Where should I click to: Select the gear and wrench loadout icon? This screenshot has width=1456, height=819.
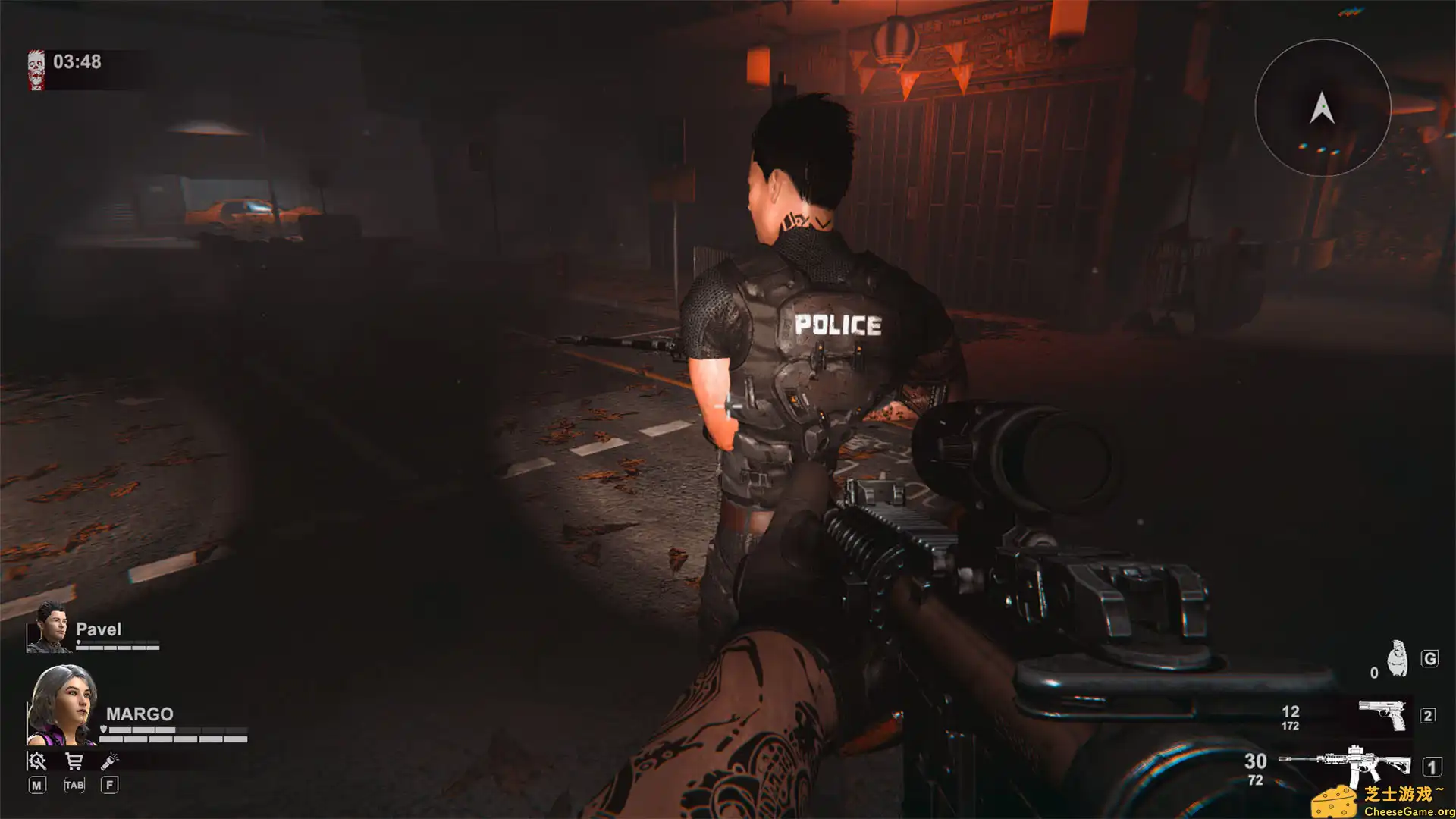[36, 761]
